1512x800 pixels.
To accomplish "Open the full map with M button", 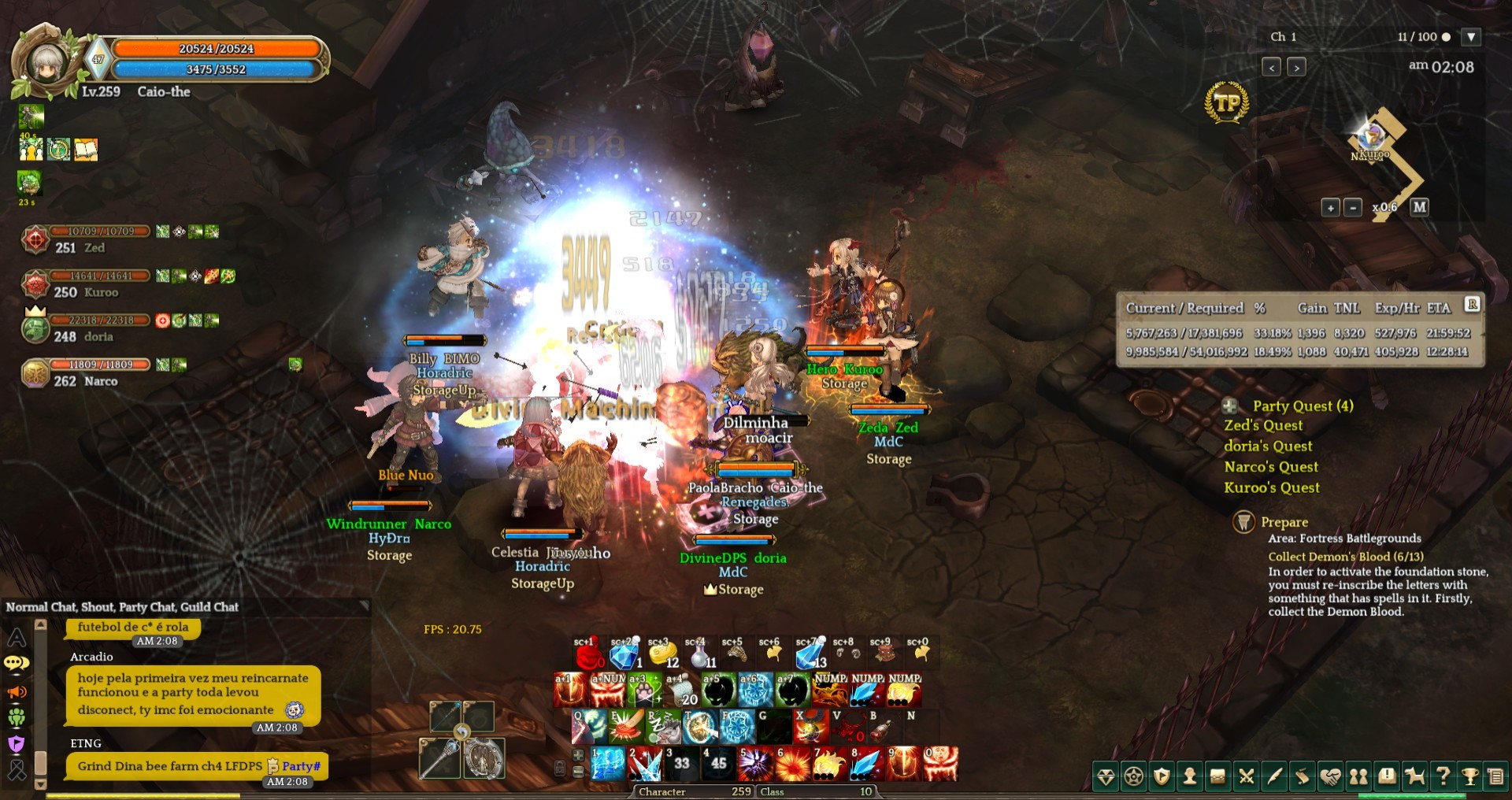I will 1419,207.
